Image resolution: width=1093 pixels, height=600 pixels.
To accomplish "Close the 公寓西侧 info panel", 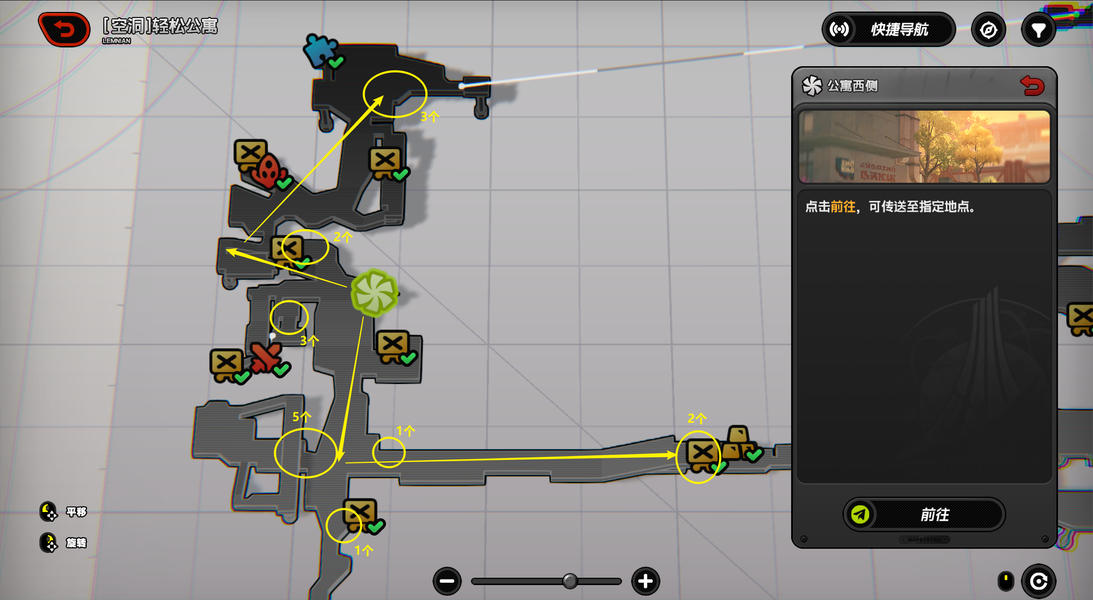I will tap(1032, 86).
